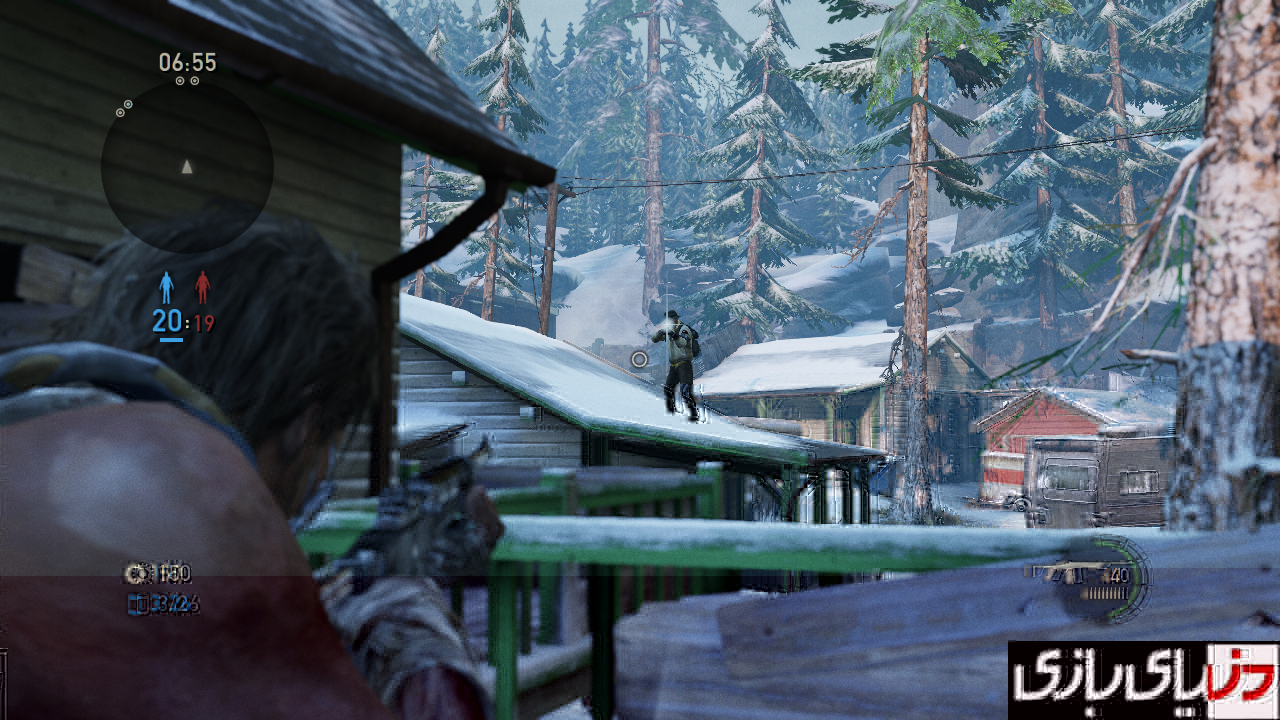Click the gear parts icon
Screen dimensions: 1280x720
(x=135, y=573)
